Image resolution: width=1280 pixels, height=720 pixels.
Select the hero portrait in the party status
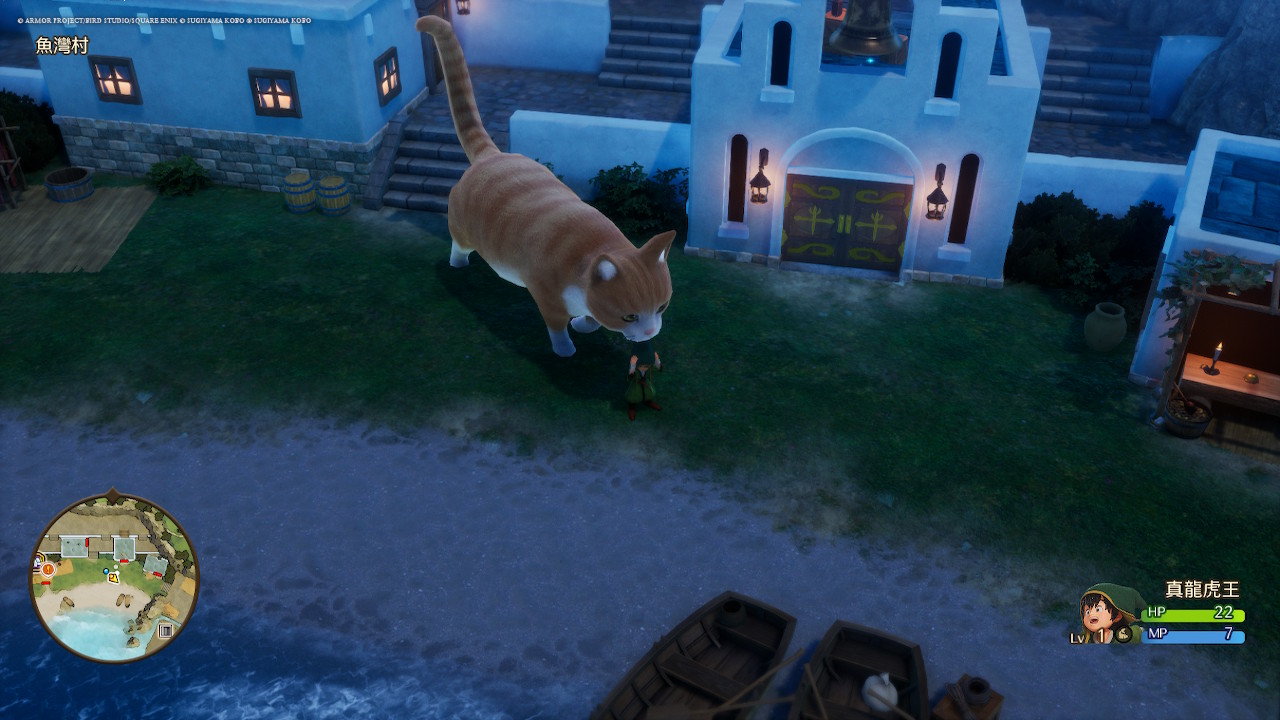(1106, 610)
